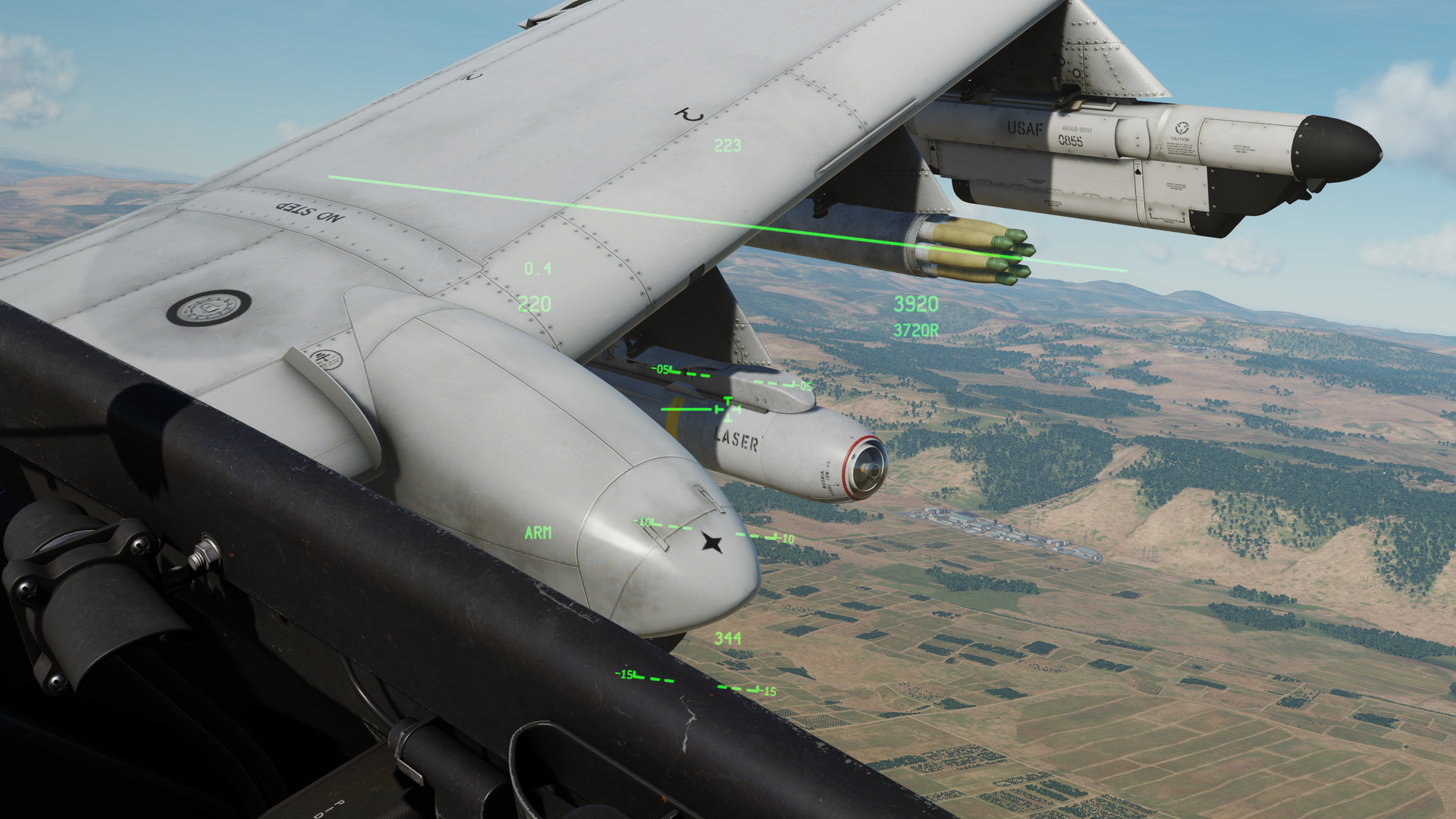This screenshot has width=1456, height=819.
Task: Click the radar altitude 3720R readout
Action: [x=914, y=329]
